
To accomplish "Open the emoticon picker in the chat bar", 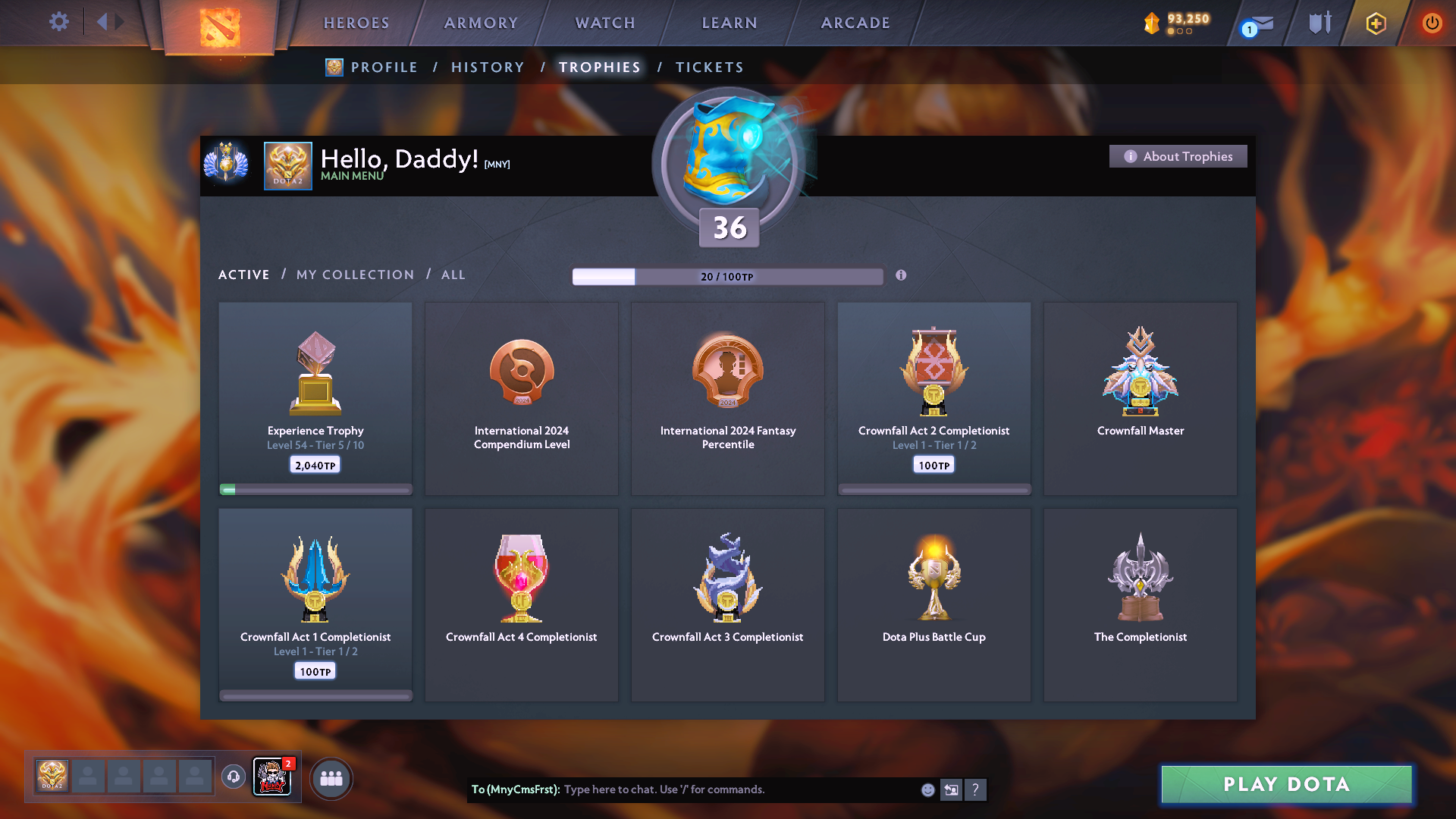I will (x=927, y=789).
